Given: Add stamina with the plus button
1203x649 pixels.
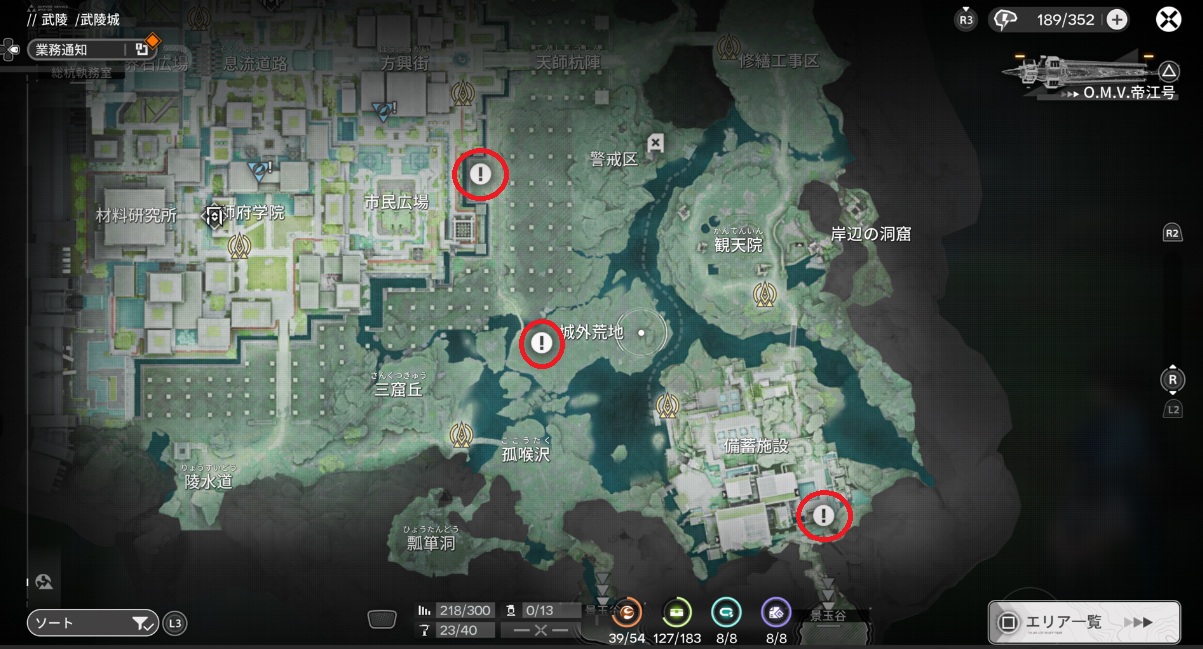Looking at the screenshot, I should click(1117, 19).
